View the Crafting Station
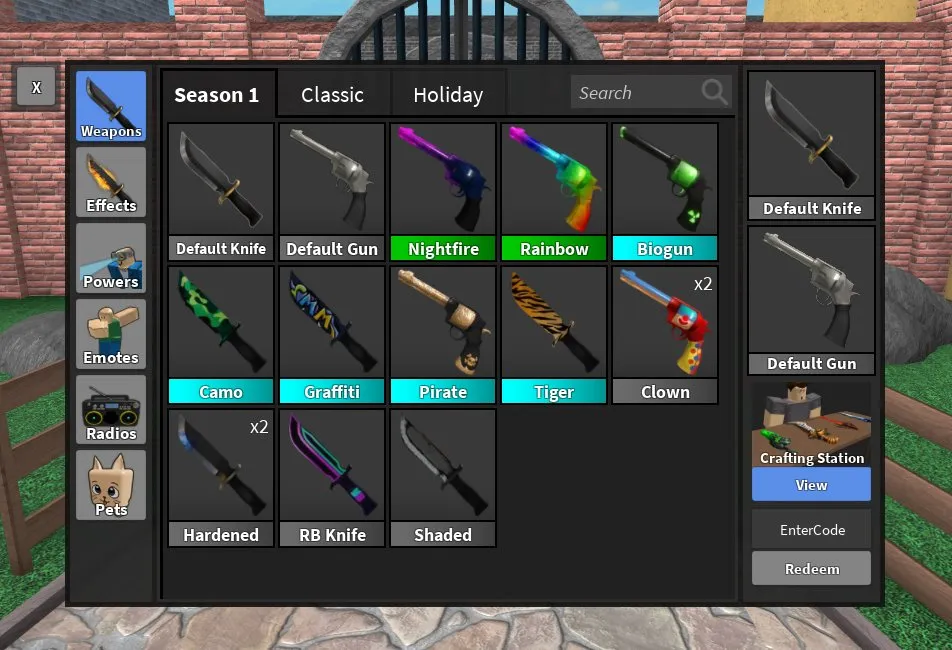952x650 pixels. pyautogui.click(x=811, y=485)
